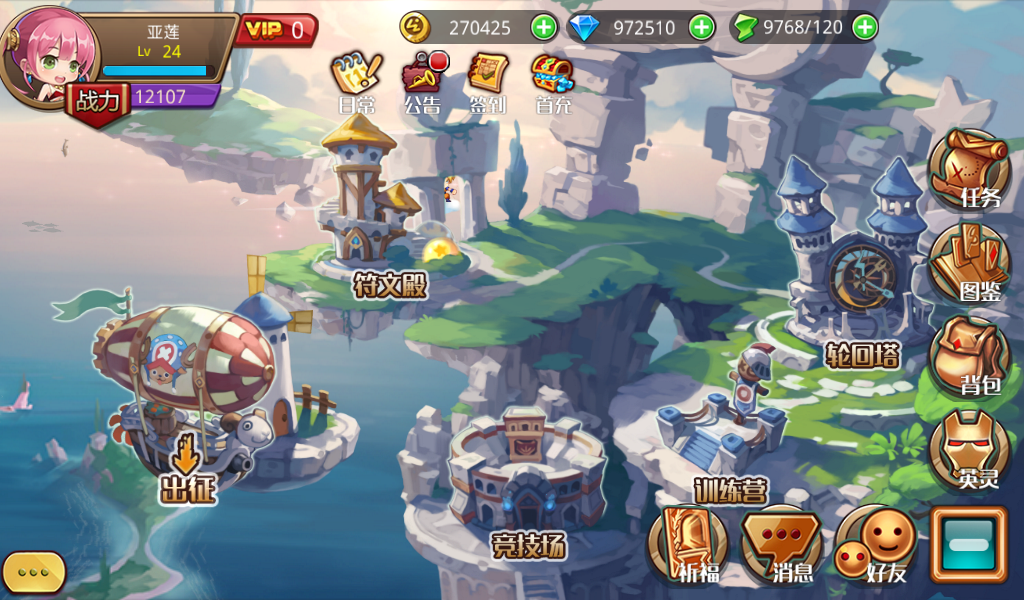Open the 消息 messages
The height and width of the screenshot is (600, 1024).
[781, 545]
